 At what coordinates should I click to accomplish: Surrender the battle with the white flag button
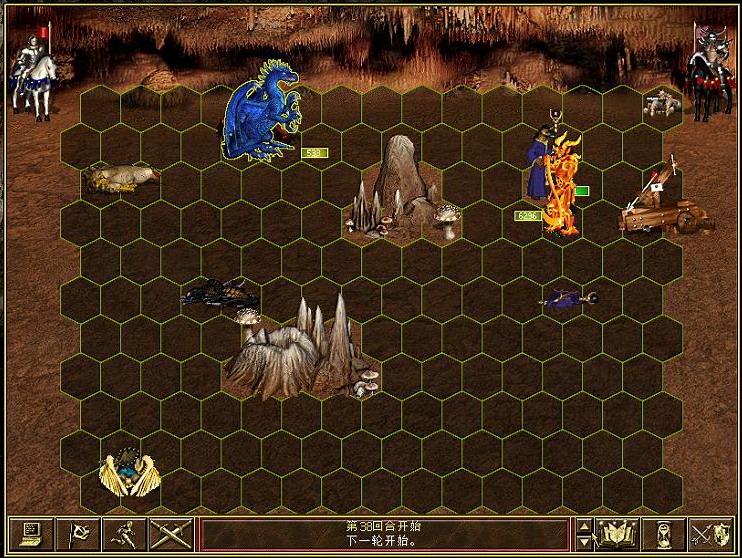77,533
